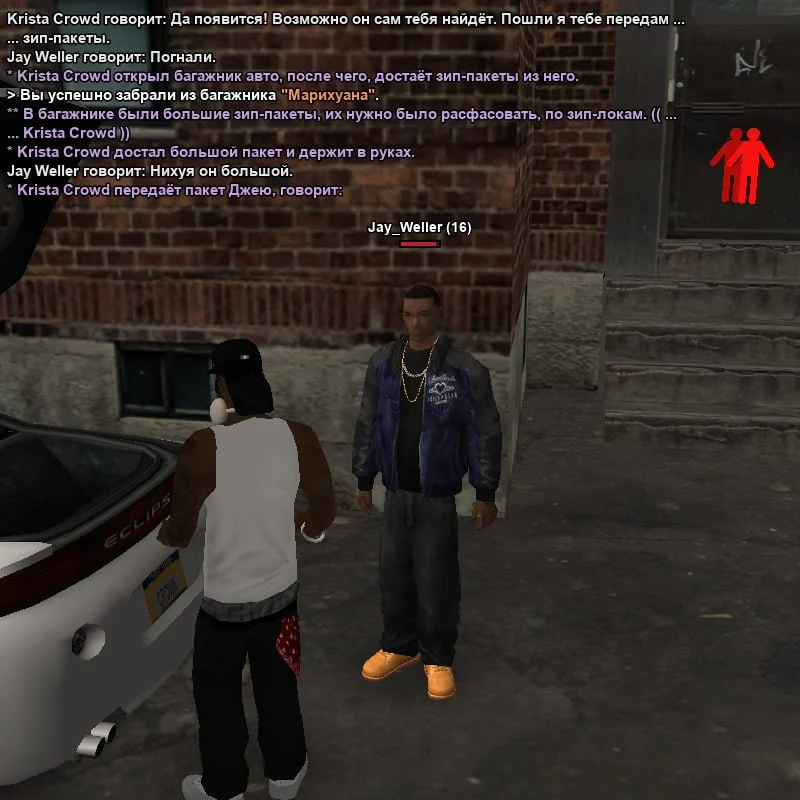The image size is (800, 800).
Task: Click the red two-person silhouette icon
Action: coord(742,163)
